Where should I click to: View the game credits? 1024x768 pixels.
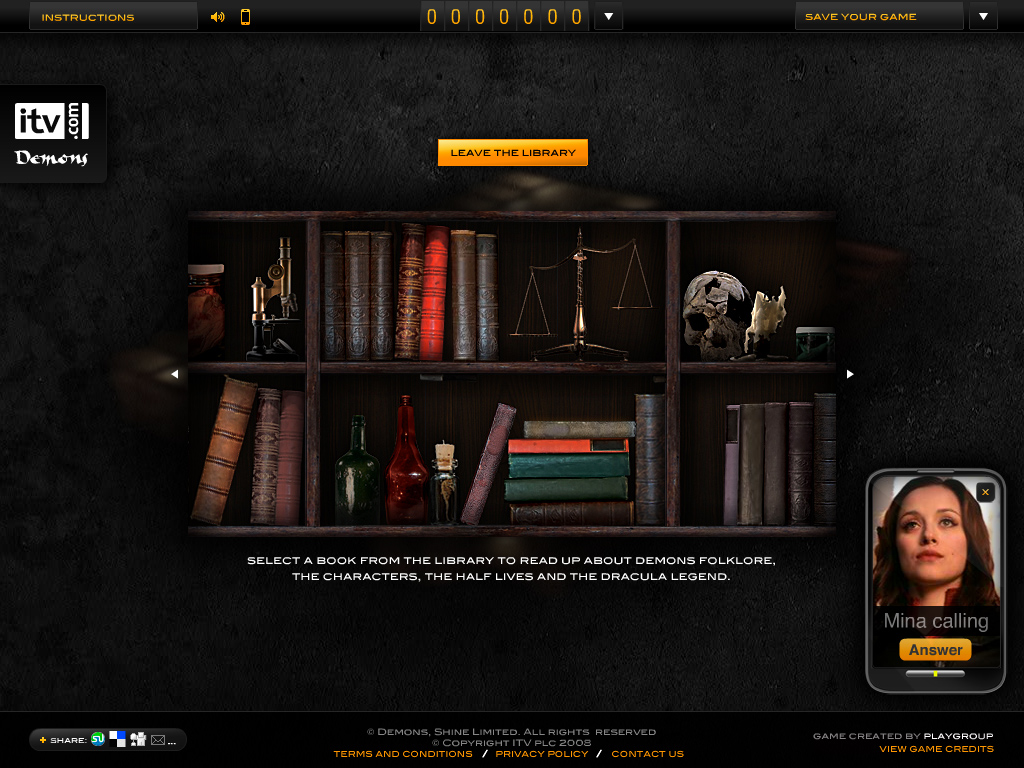click(x=936, y=749)
